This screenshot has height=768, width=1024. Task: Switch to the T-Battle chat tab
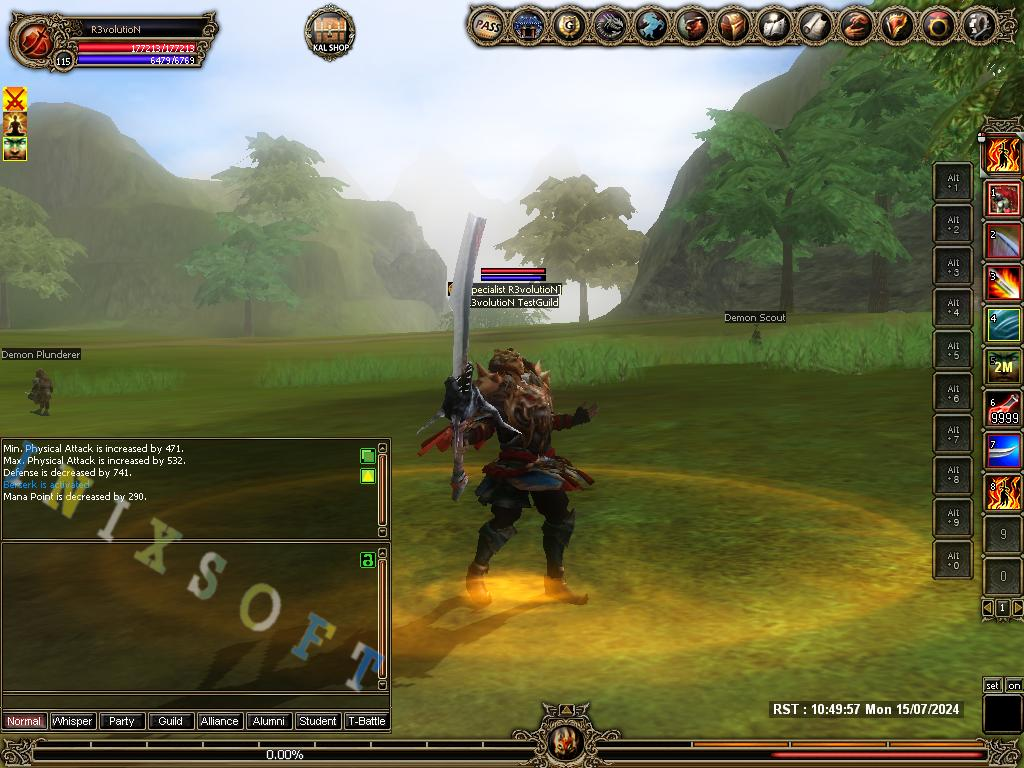coord(366,721)
